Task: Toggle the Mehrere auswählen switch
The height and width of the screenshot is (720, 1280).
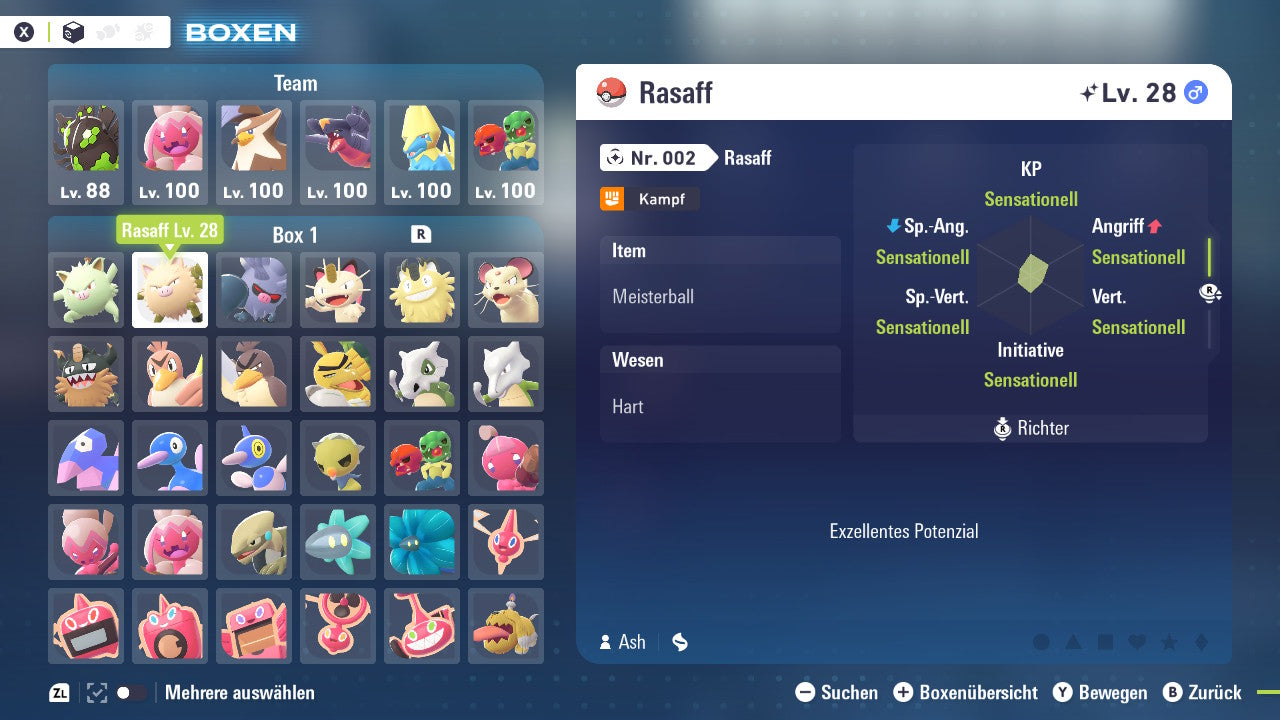Action: tap(131, 693)
